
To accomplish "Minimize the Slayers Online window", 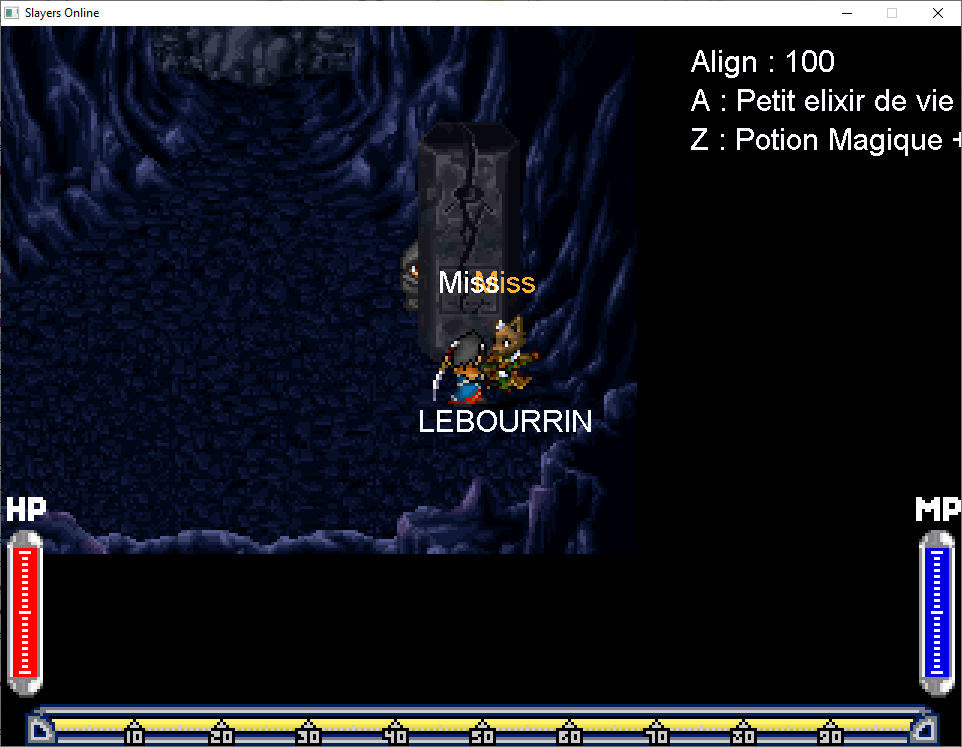I will coord(846,13).
